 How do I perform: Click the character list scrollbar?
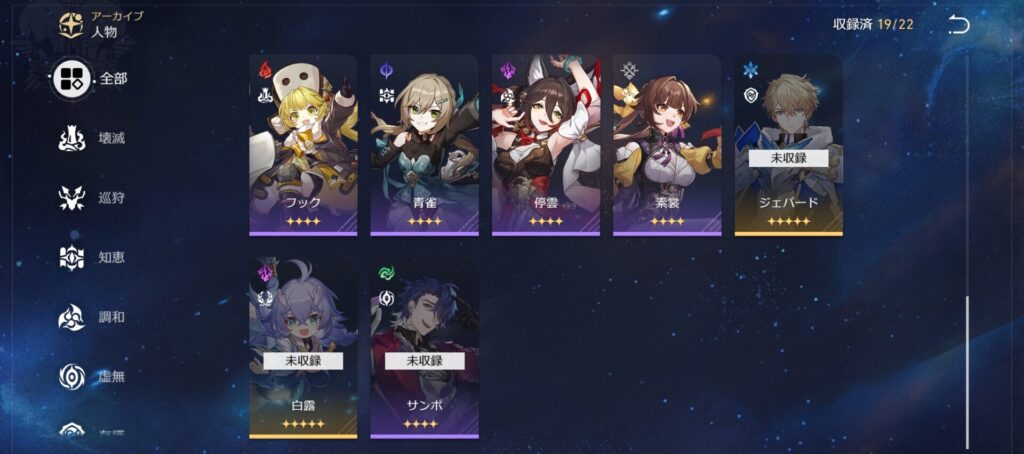[967, 370]
